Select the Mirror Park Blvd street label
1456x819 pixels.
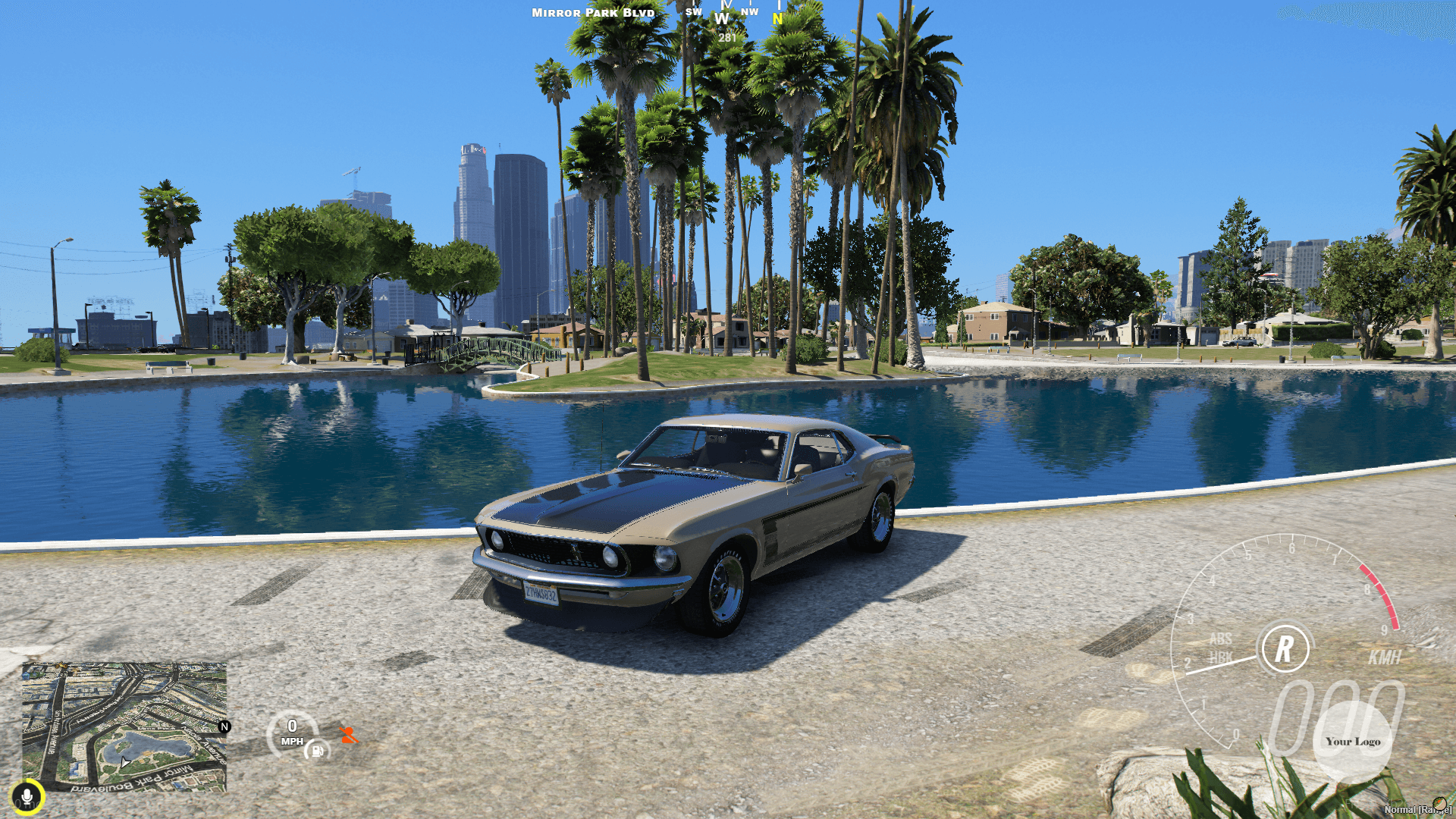click(x=591, y=13)
